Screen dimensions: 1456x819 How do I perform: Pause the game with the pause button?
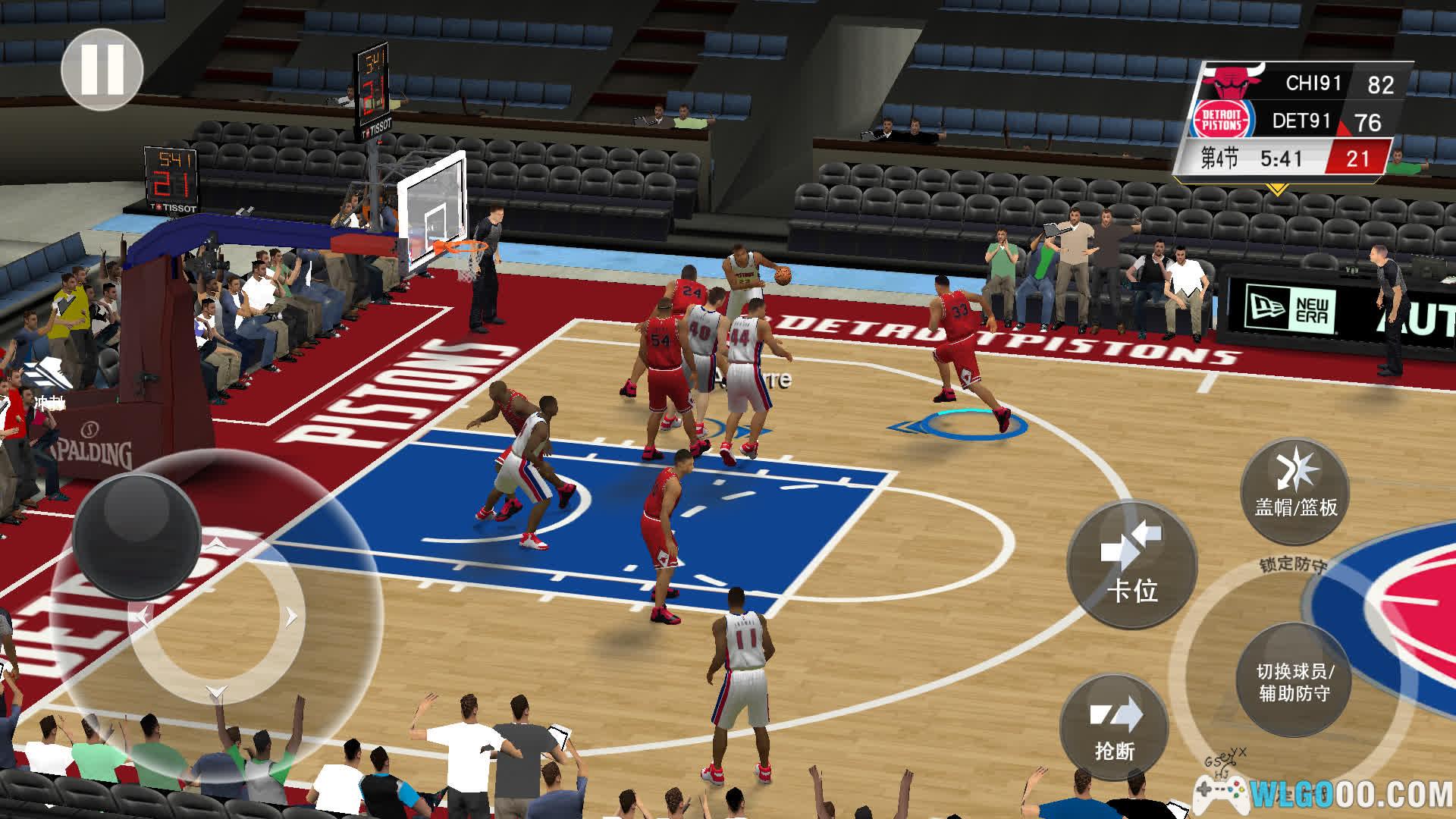tap(102, 70)
